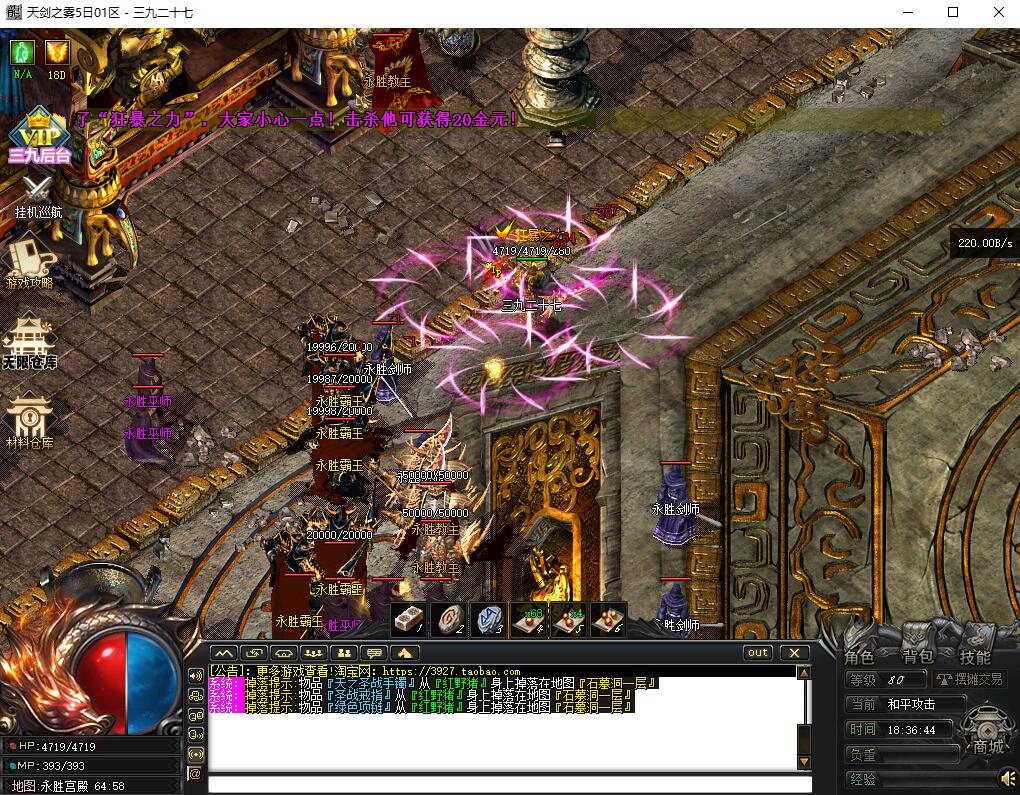The height and width of the screenshot is (795, 1020).
Task: Activate 挂机巡航 auto-patrol
Action: [x=38, y=195]
